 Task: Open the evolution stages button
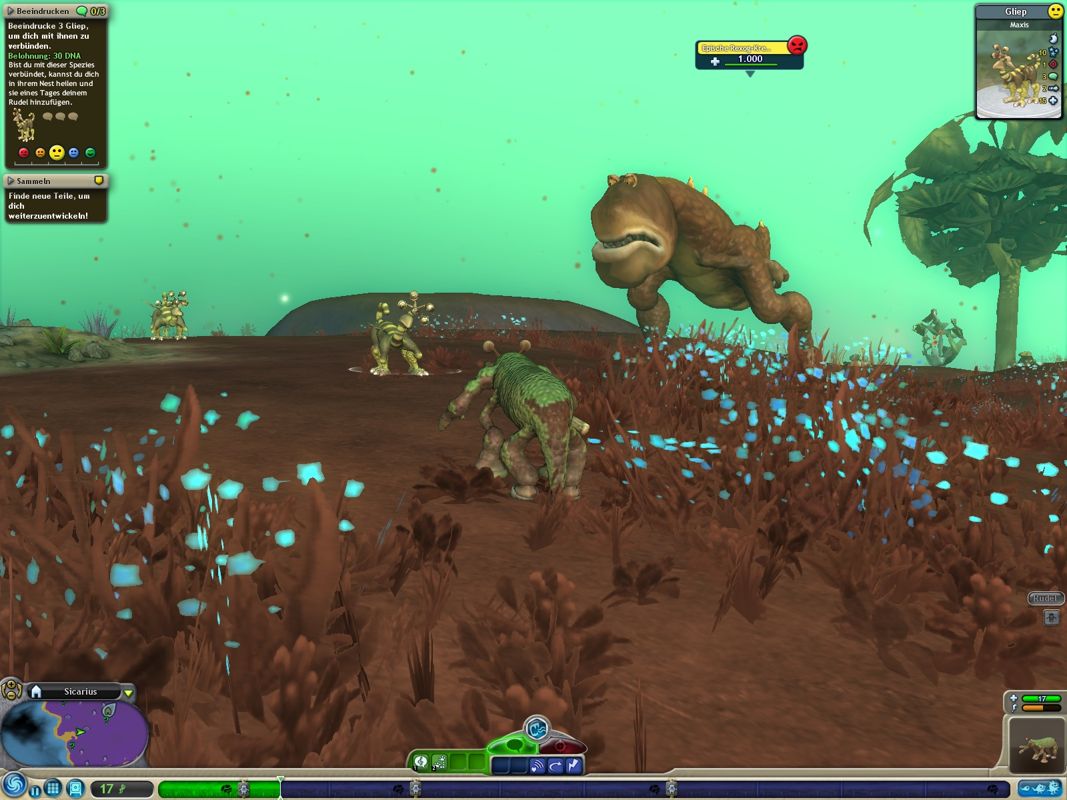coord(1040,788)
